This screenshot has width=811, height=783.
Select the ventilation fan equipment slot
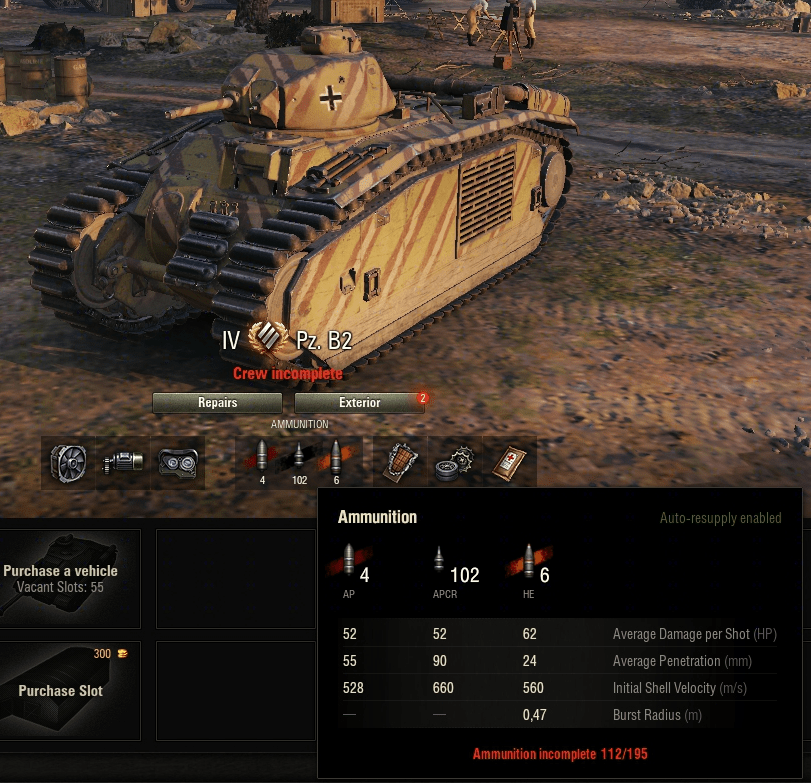[69, 462]
